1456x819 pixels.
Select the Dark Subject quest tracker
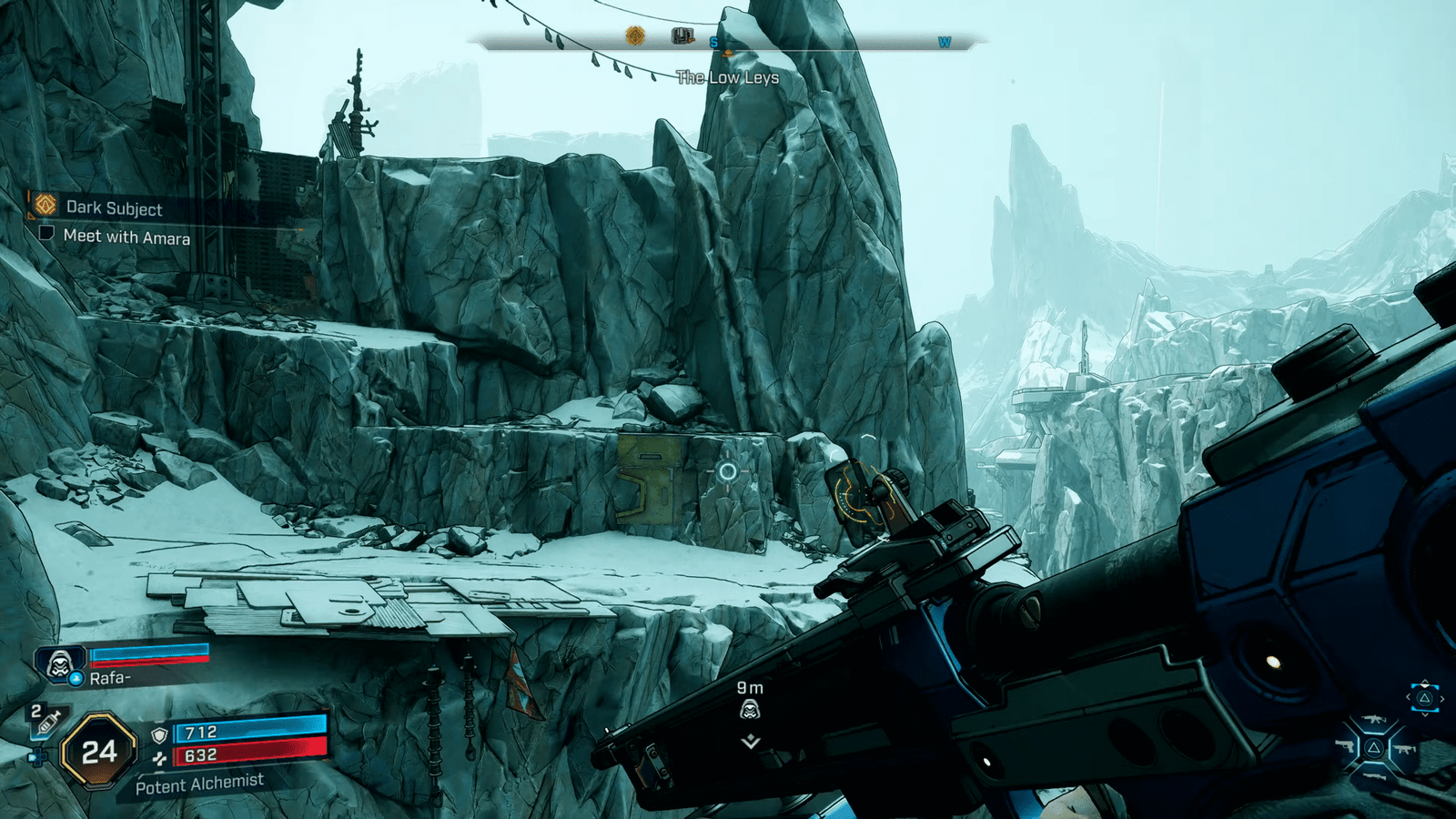pyautogui.click(x=114, y=208)
